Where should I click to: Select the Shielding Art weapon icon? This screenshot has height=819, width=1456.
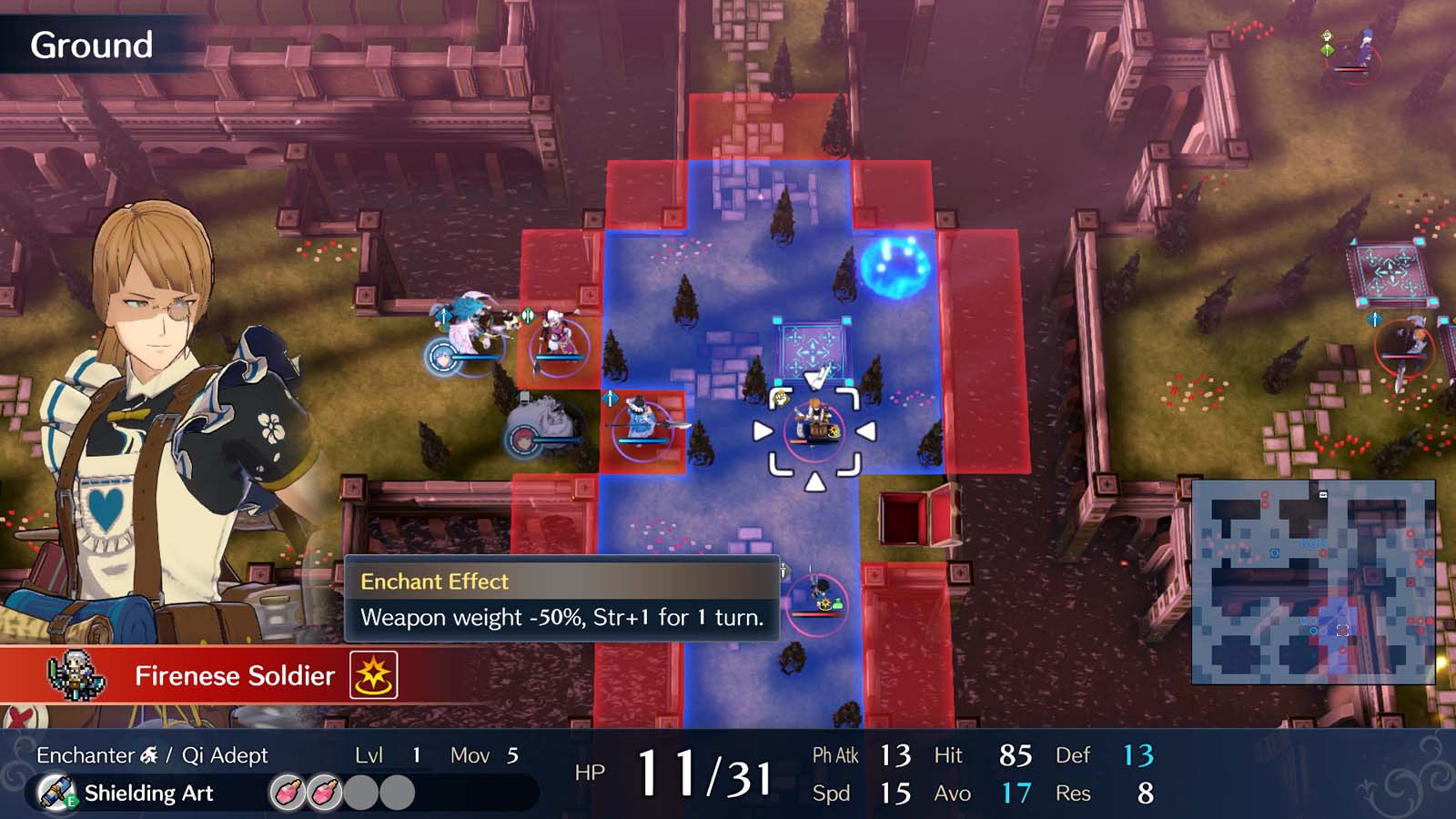pos(56,791)
